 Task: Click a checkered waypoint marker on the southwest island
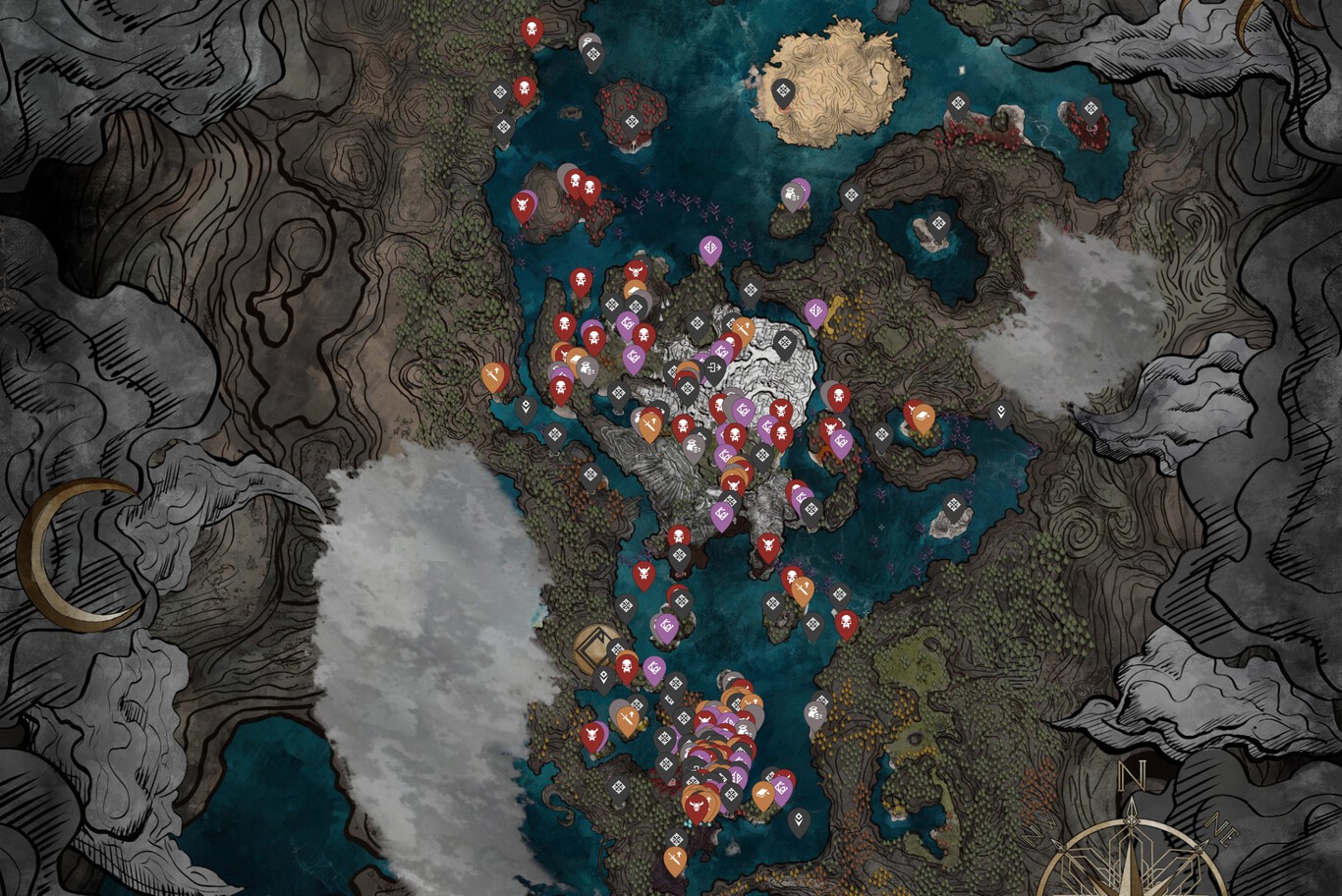point(619,784)
